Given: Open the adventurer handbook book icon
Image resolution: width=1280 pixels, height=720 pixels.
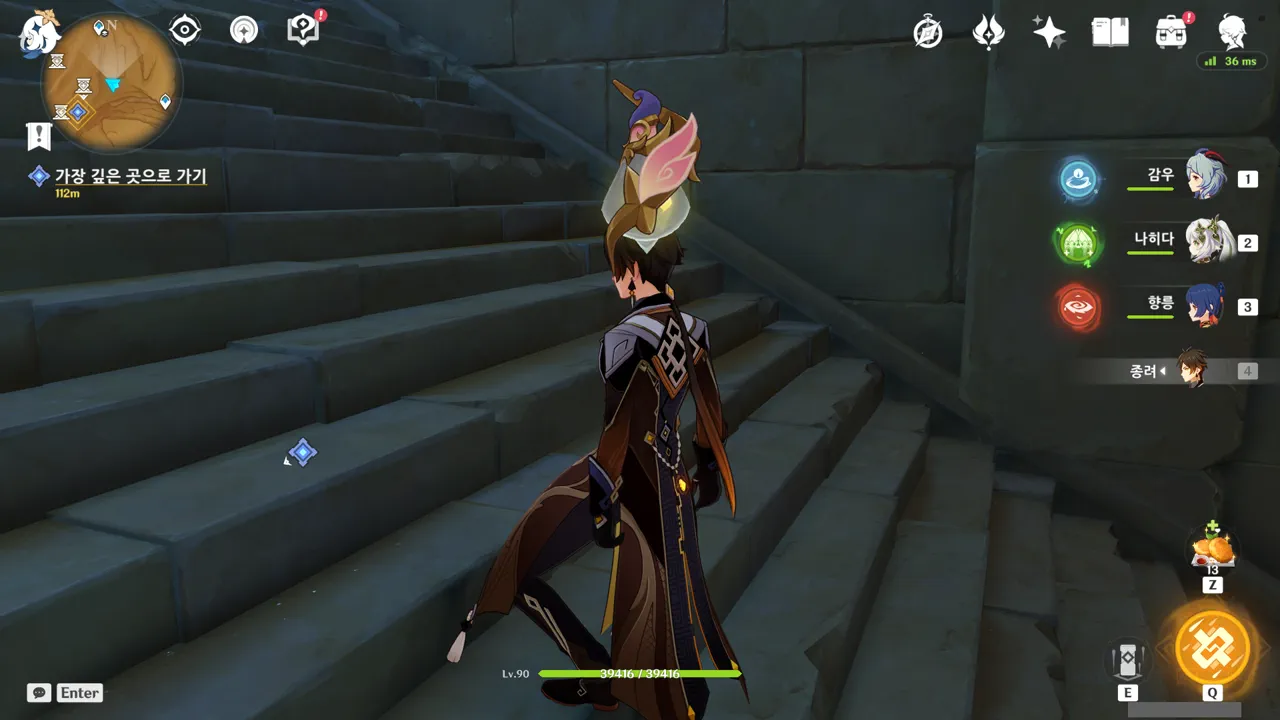Looking at the screenshot, I should tap(1110, 32).
